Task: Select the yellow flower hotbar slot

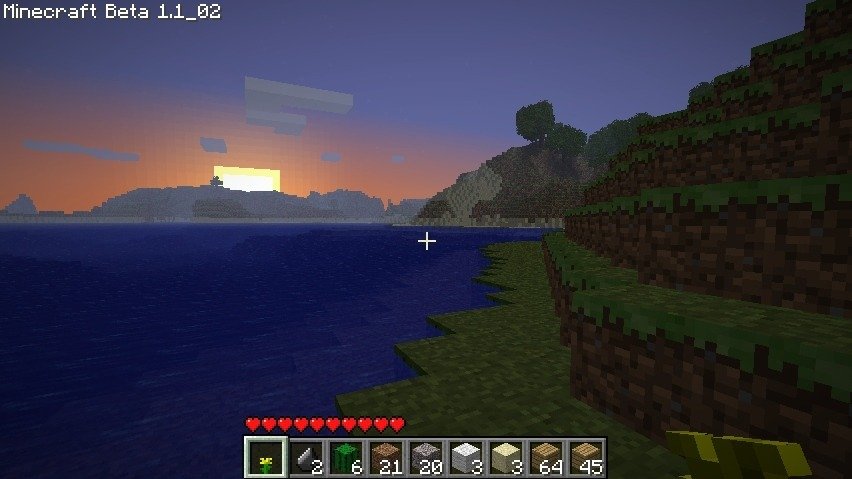Action: coord(265,458)
